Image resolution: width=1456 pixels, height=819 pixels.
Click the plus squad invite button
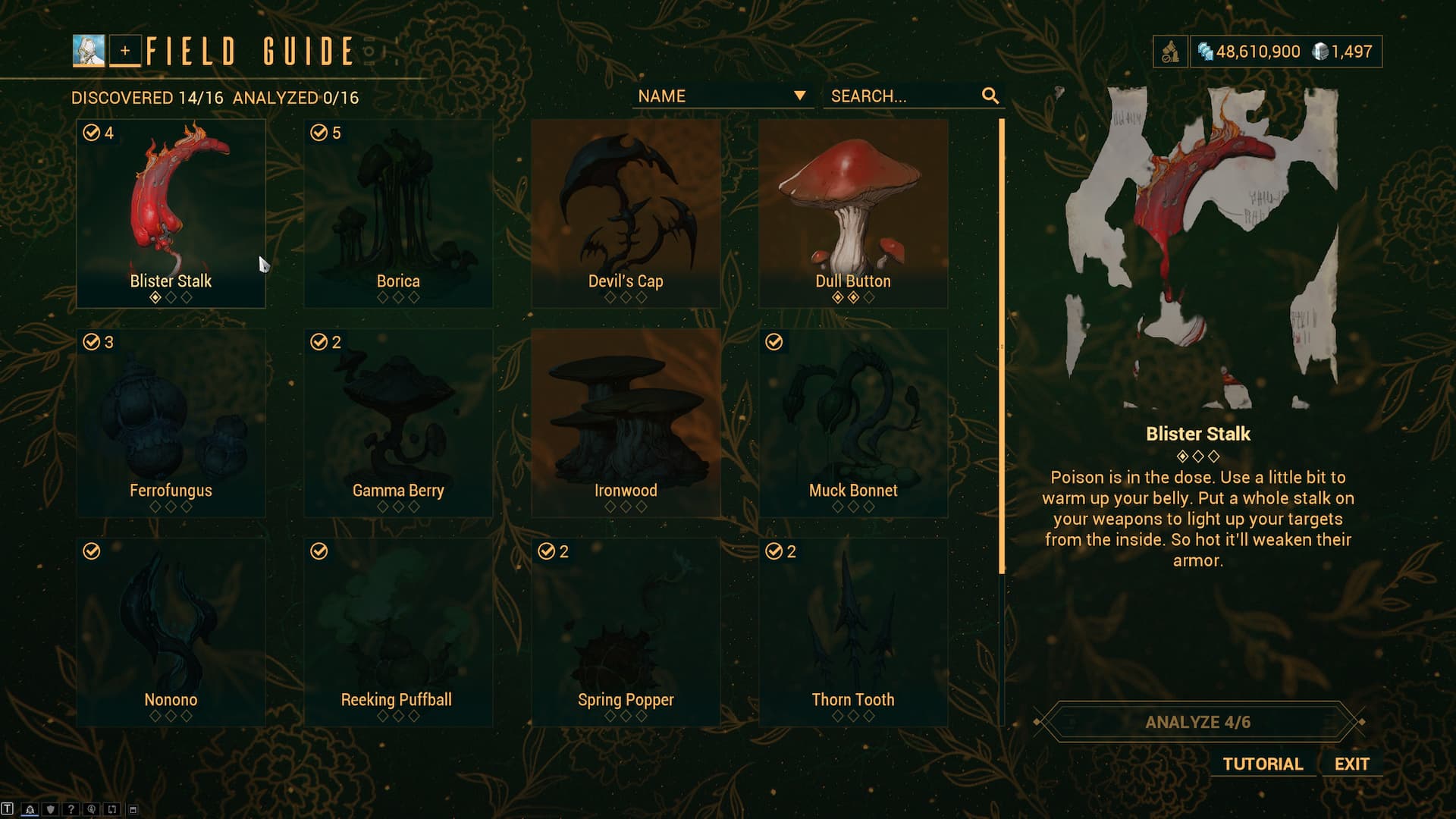(x=125, y=52)
